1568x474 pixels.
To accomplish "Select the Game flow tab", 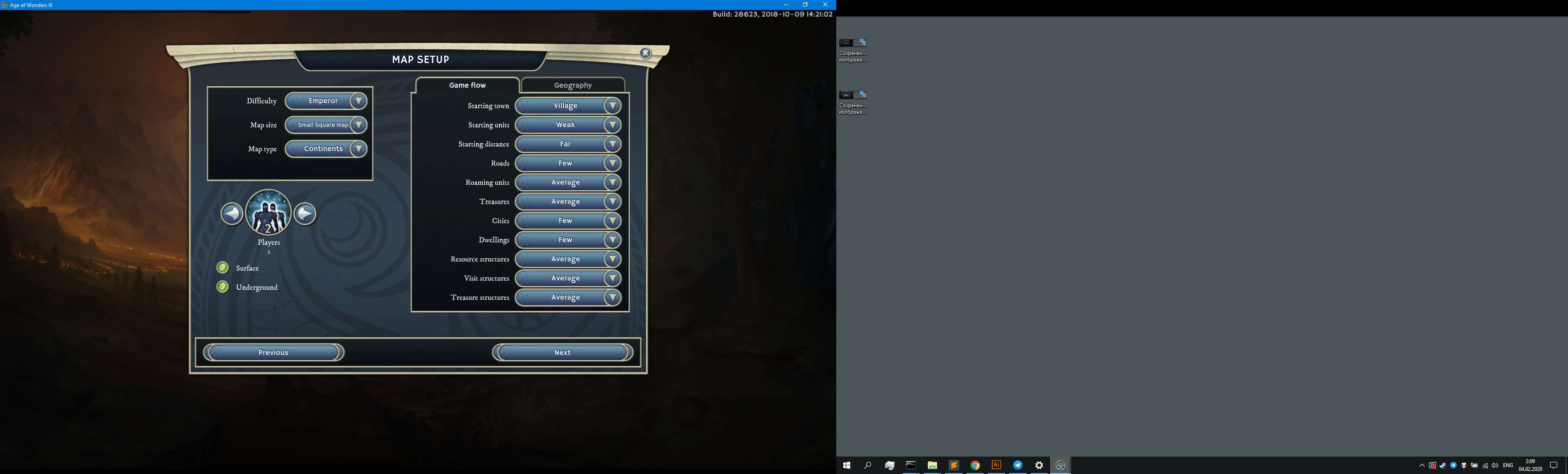I will pyautogui.click(x=467, y=85).
